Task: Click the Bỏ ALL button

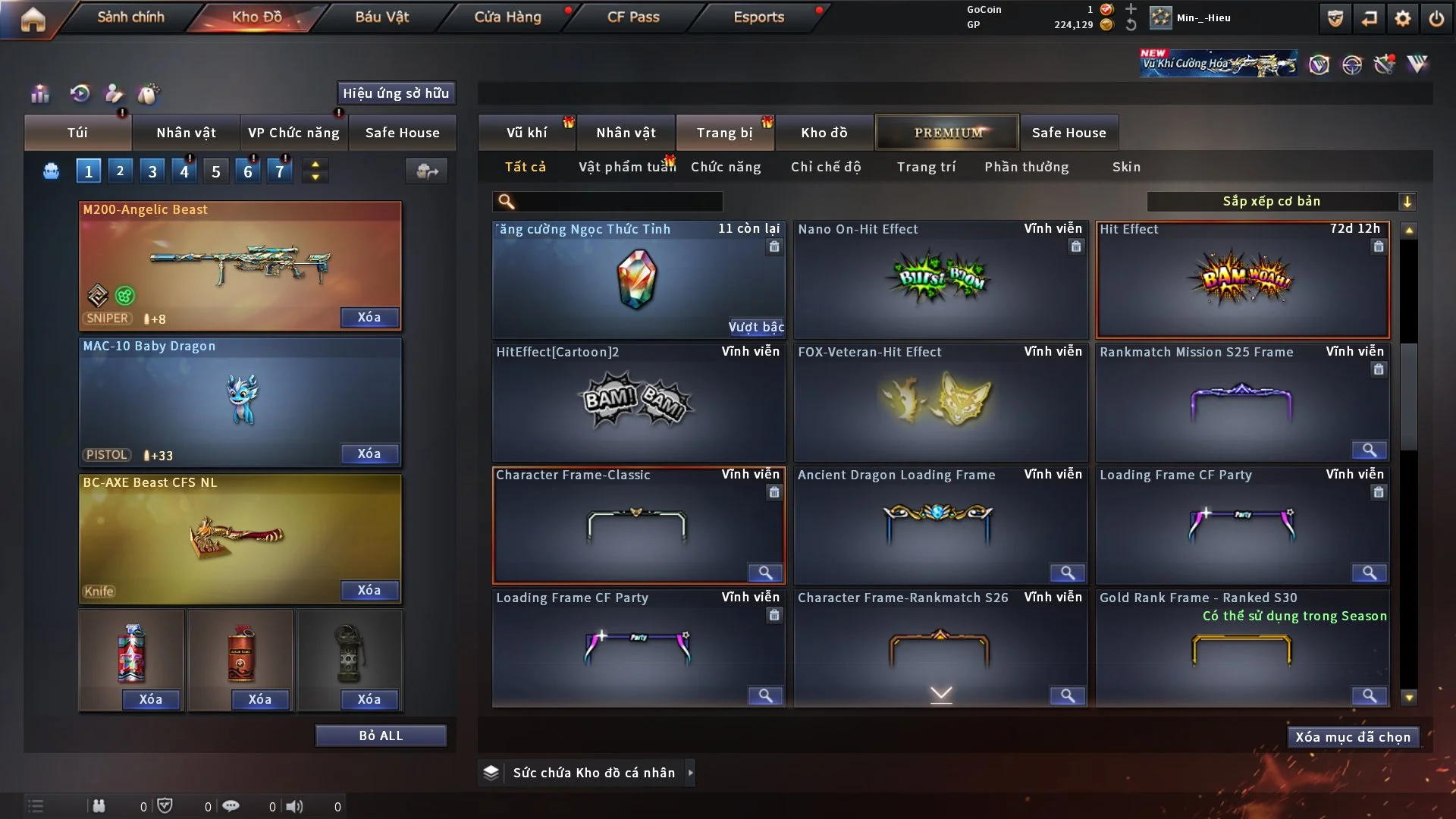Action: click(381, 736)
